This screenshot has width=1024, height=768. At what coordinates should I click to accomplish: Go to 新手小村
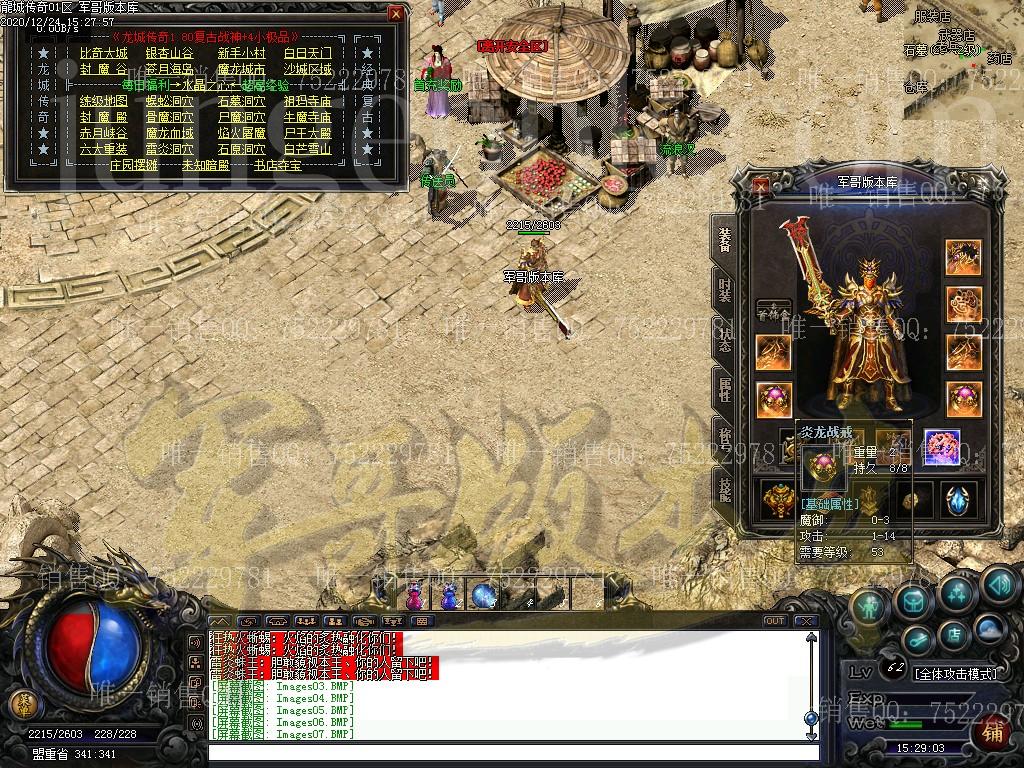click(x=241, y=53)
